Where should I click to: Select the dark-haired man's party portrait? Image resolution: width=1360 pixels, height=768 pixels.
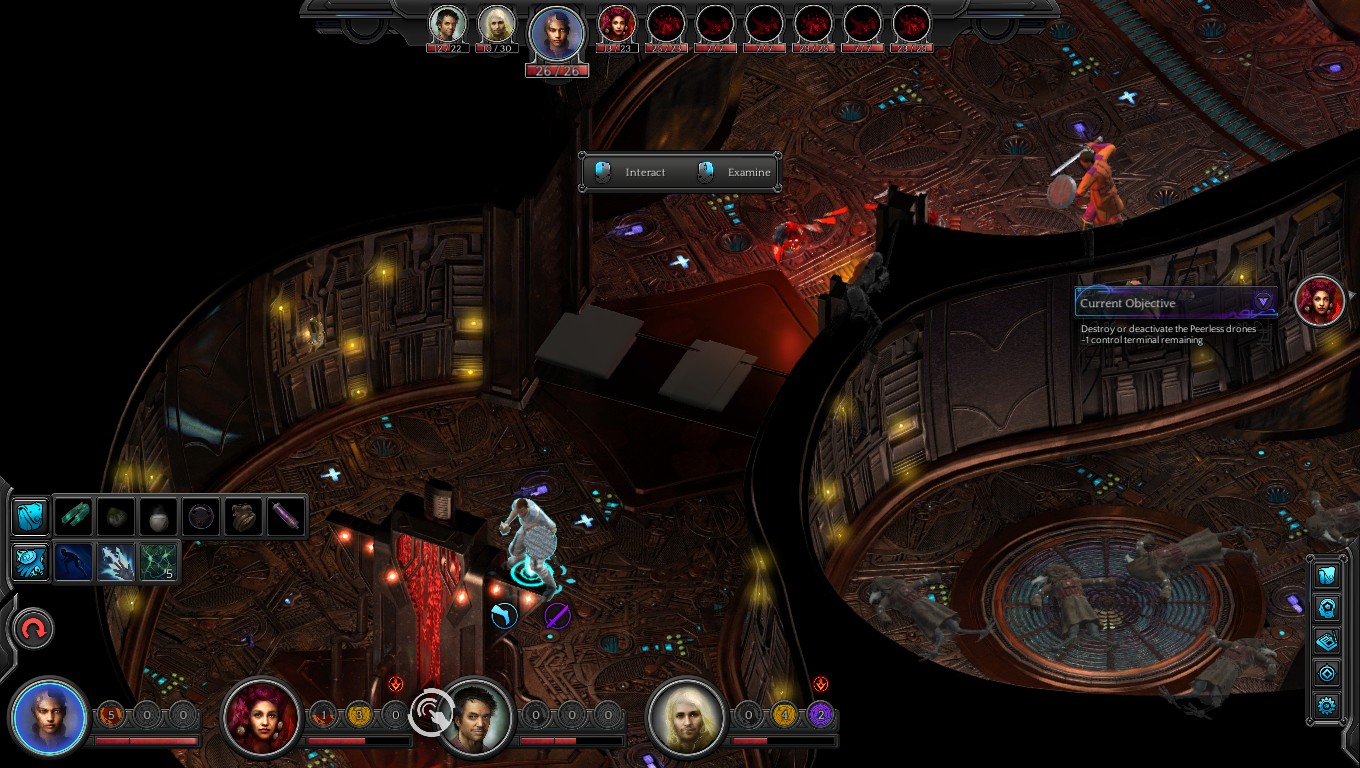coord(476,717)
